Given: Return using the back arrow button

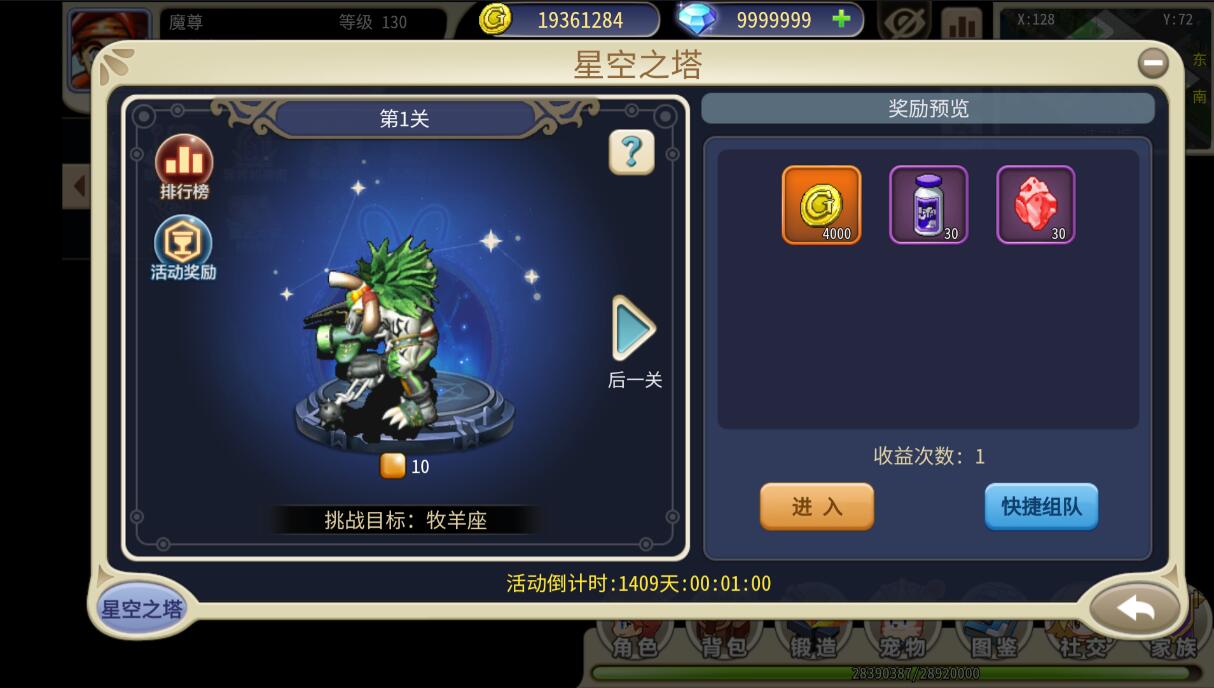Looking at the screenshot, I should point(1135,608).
